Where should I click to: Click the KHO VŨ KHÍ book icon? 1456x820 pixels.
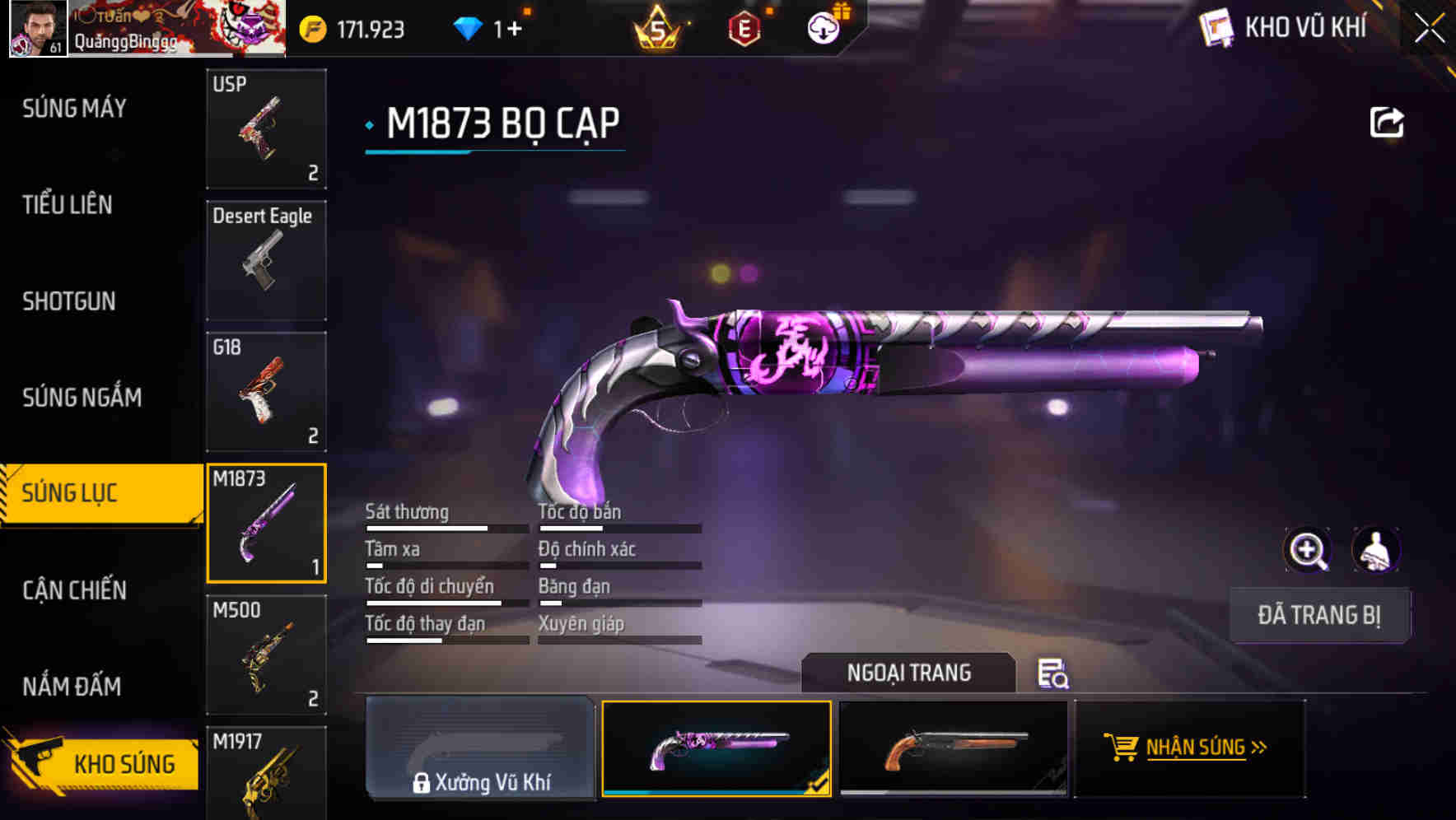(x=1217, y=27)
